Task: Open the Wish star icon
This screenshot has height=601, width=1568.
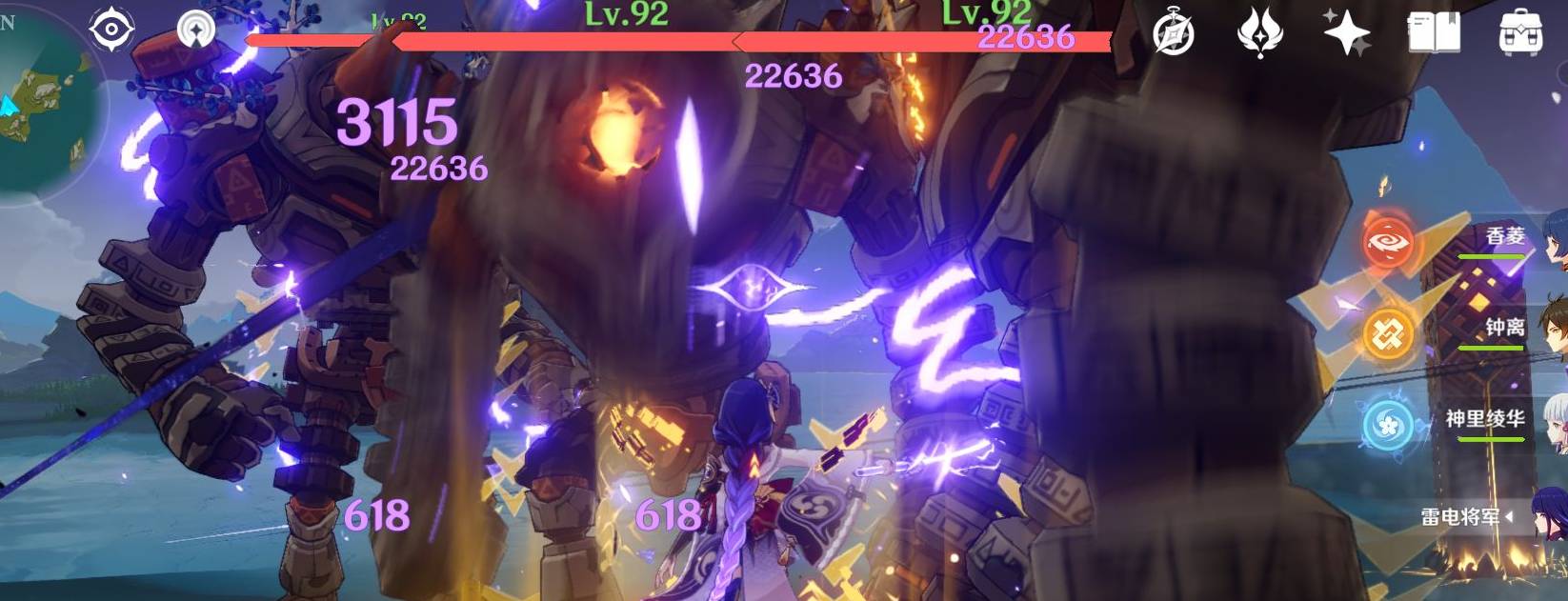Action: click(x=1346, y=34)
